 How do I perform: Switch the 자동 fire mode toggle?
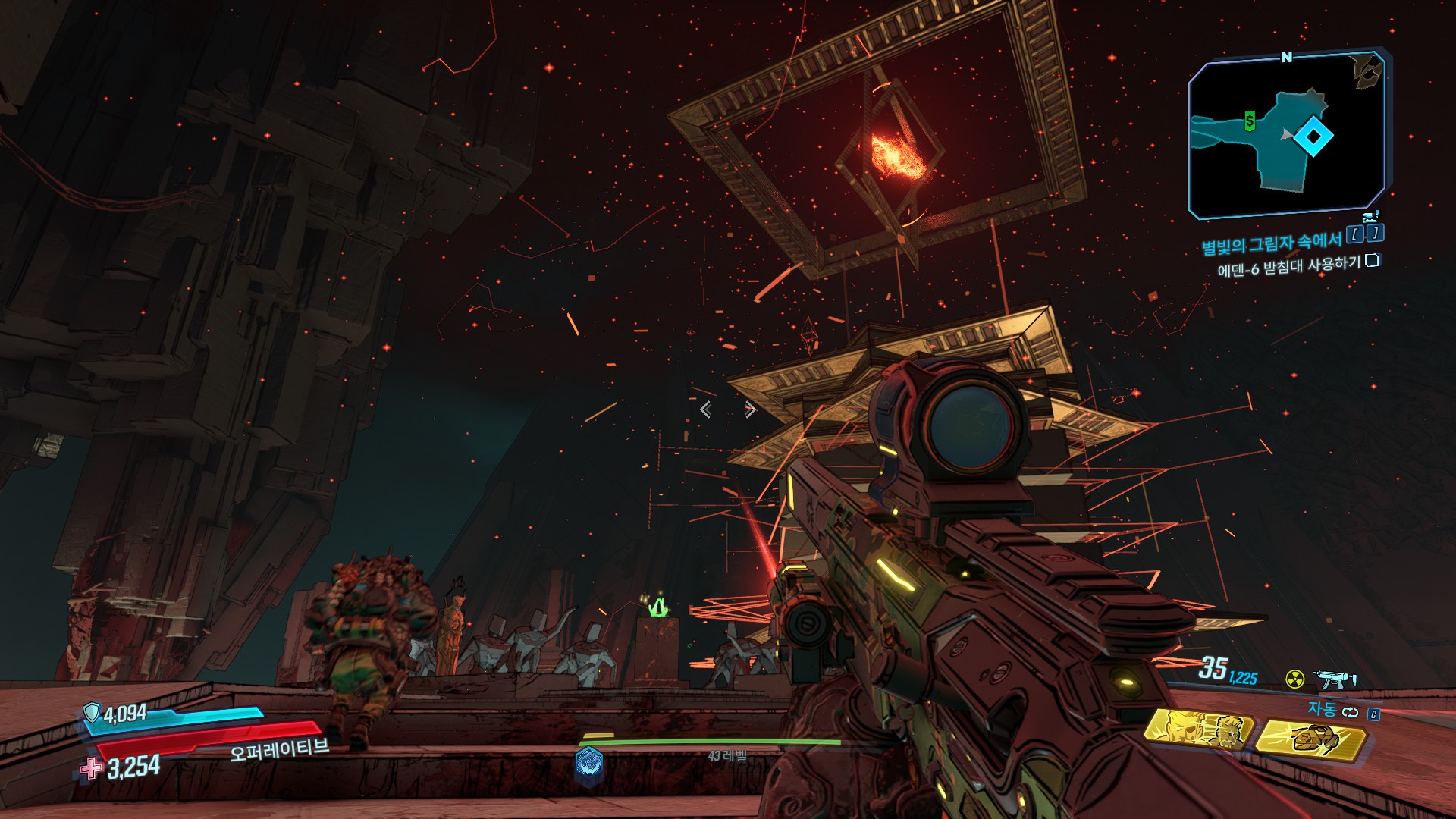[1350, 711]
